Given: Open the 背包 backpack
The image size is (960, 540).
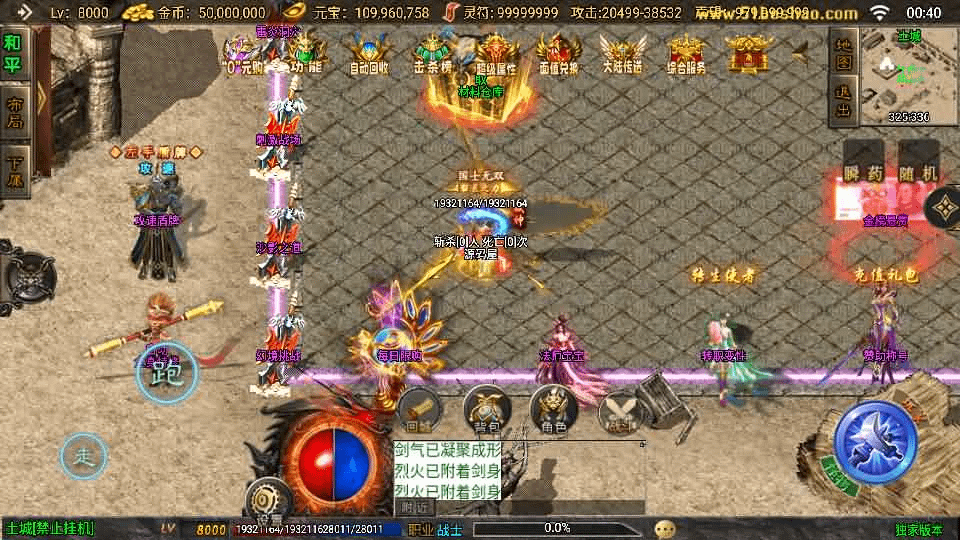Looking at the screenshot, I should pos(486,411).
